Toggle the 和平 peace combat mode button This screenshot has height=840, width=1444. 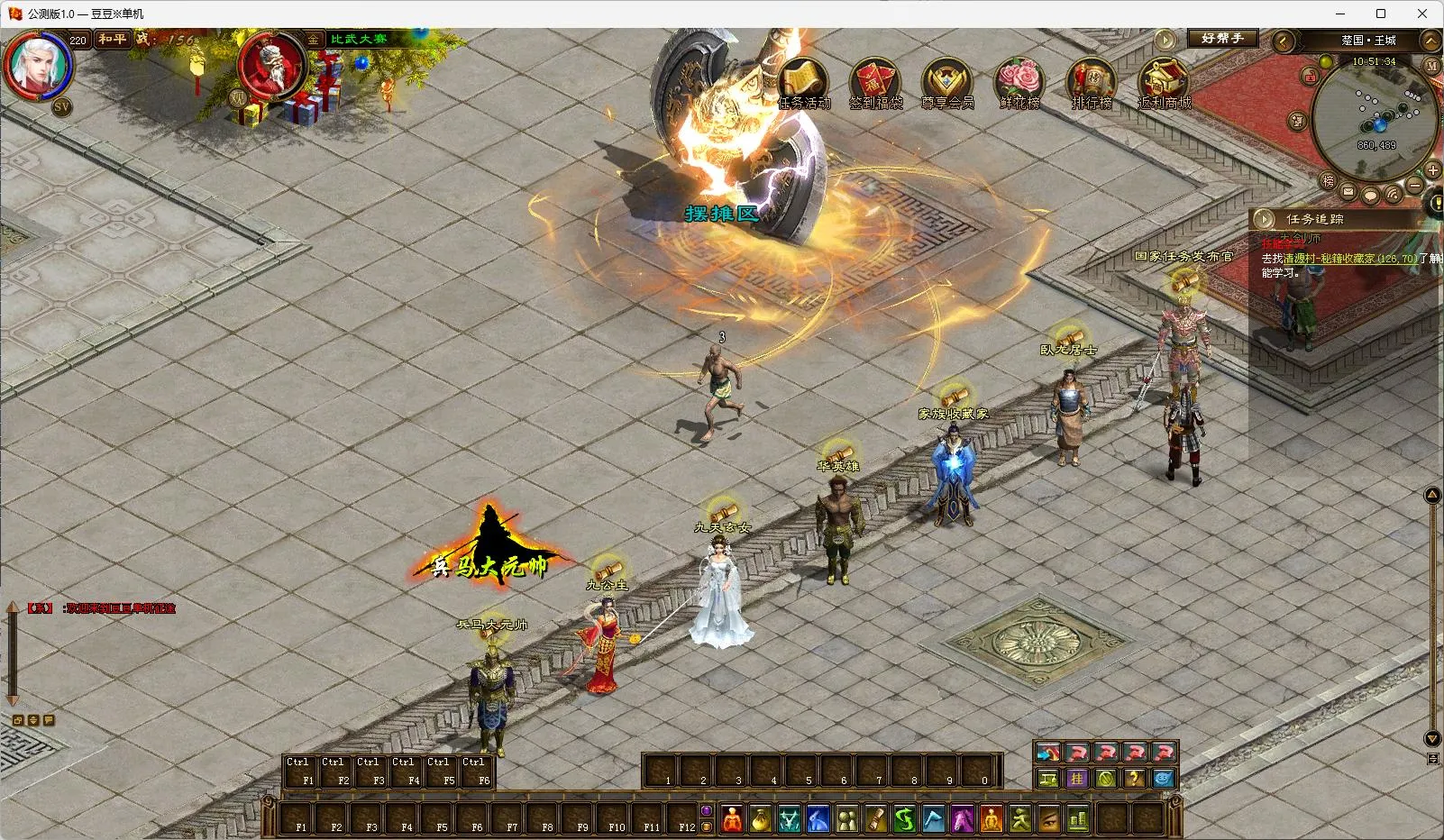tap(113, 40)
